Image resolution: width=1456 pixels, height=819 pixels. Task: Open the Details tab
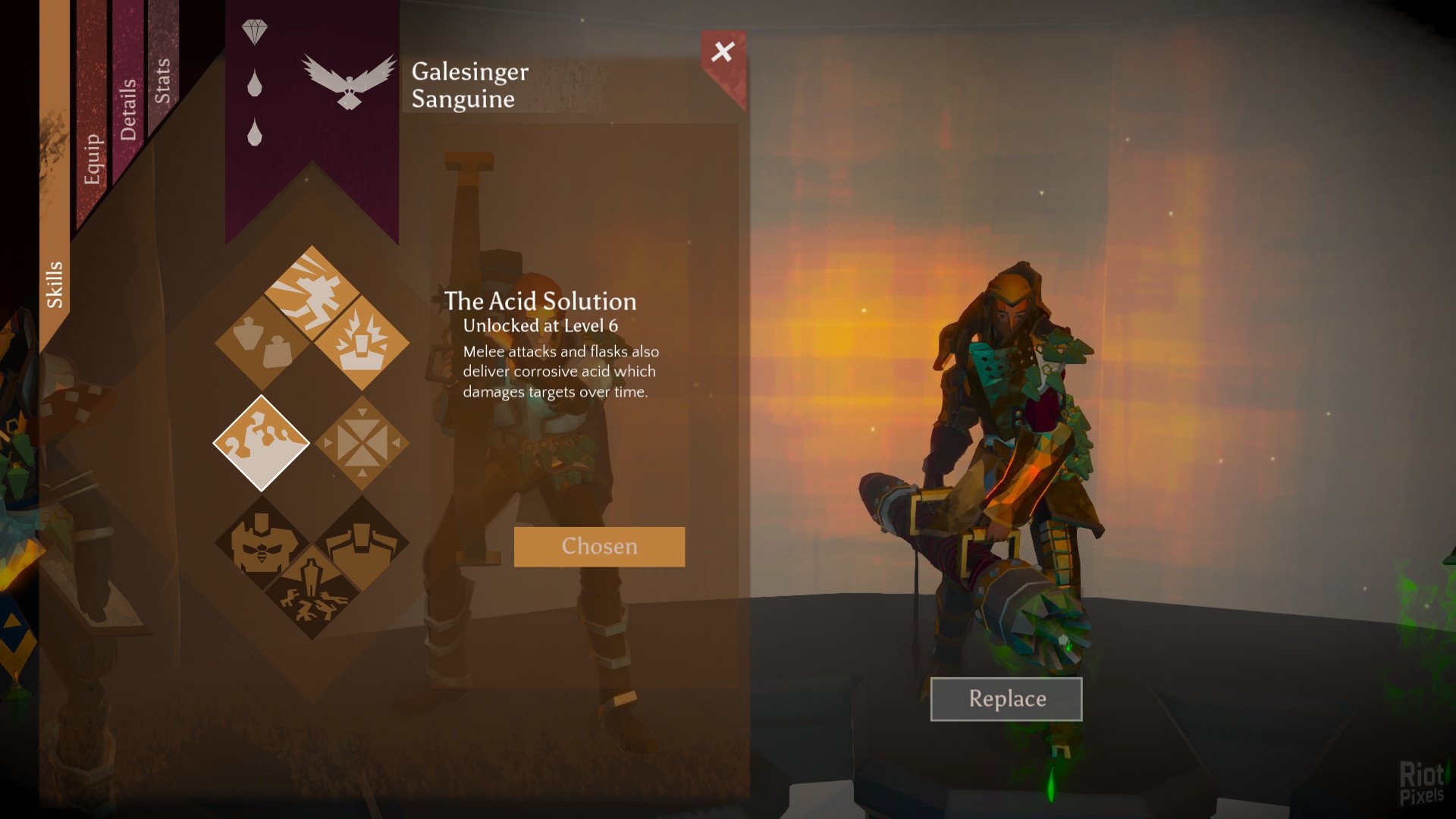coord(128,109)
